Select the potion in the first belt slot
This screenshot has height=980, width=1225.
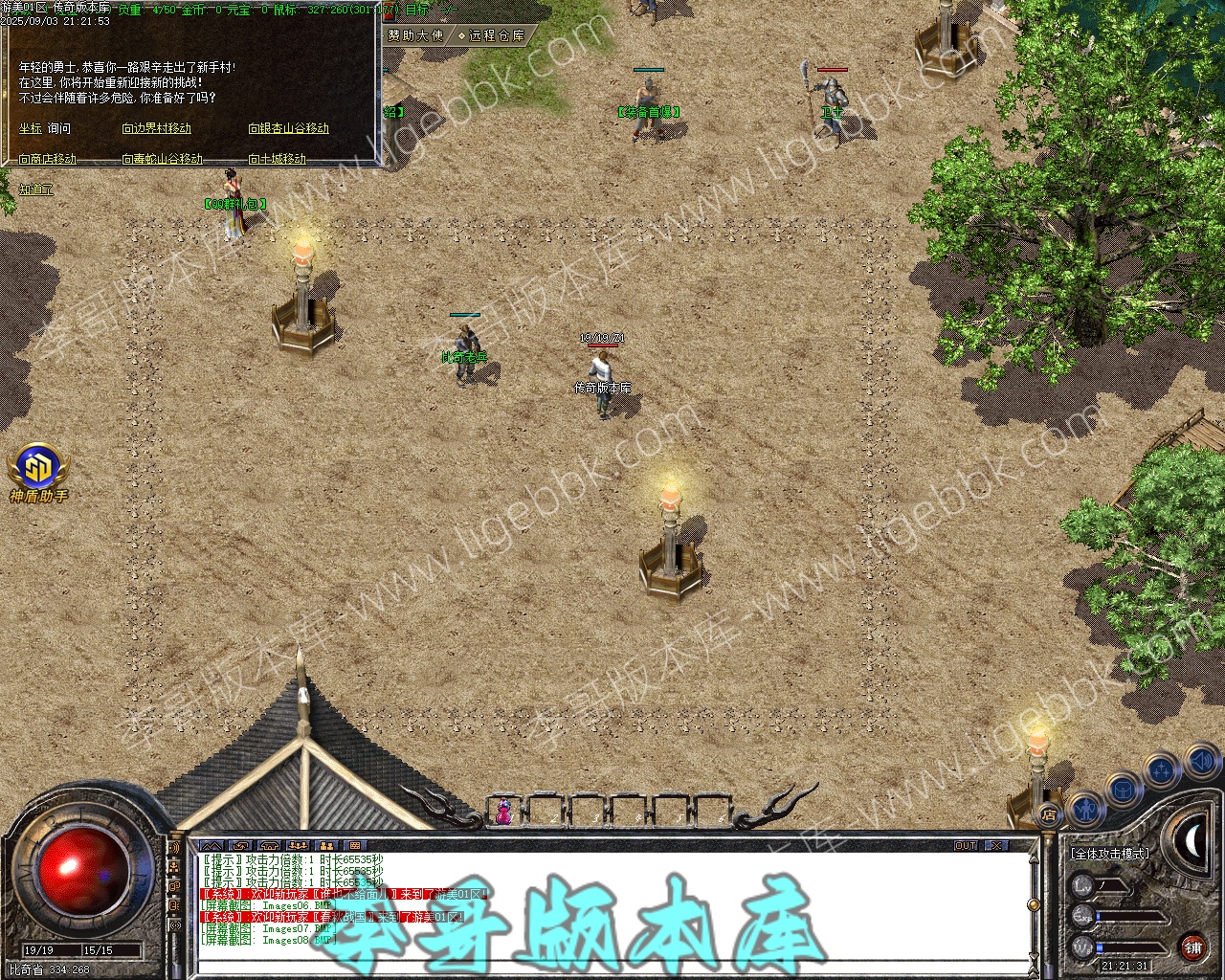click(502, 812)
